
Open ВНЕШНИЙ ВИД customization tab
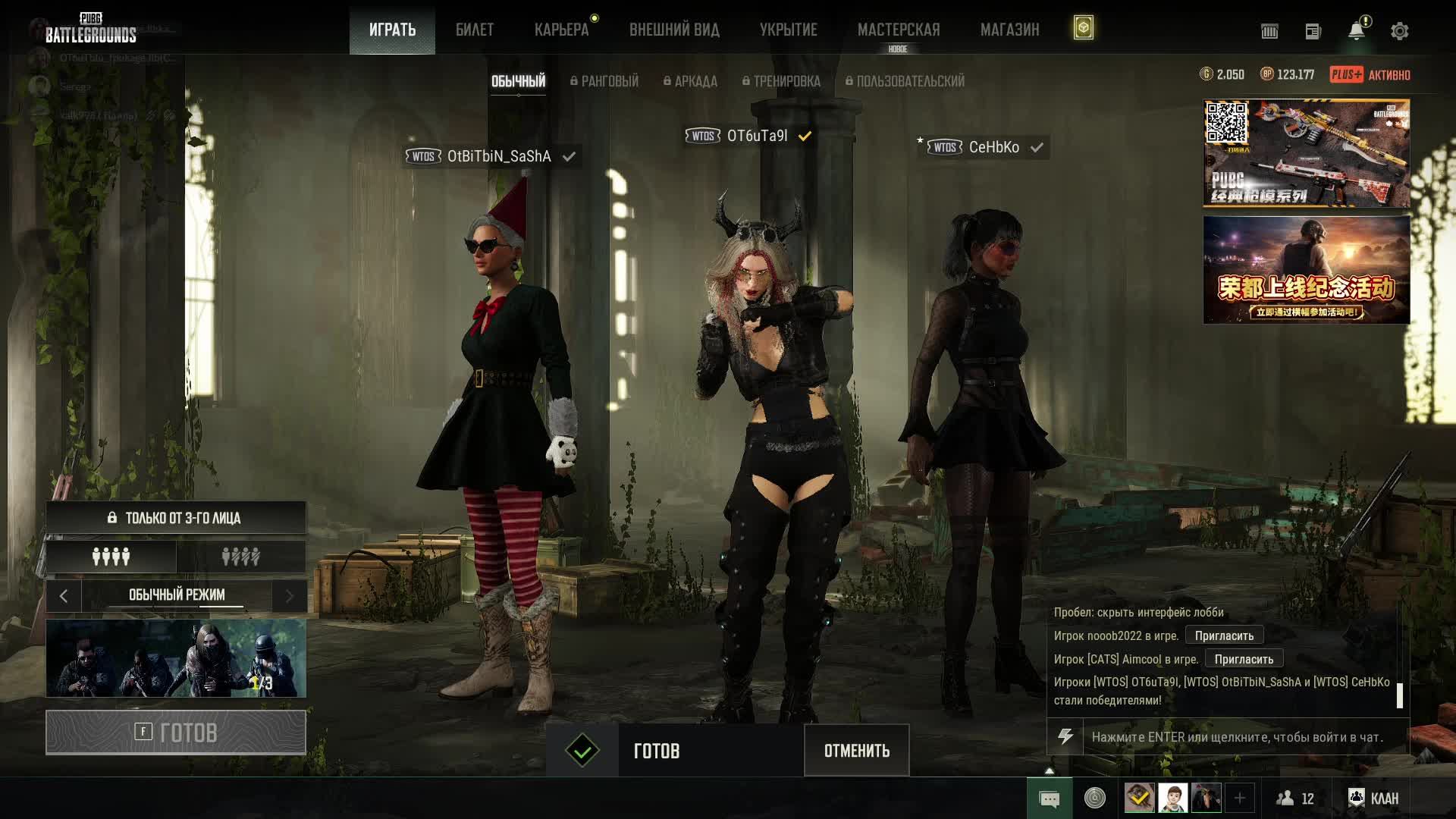(674, 30)
